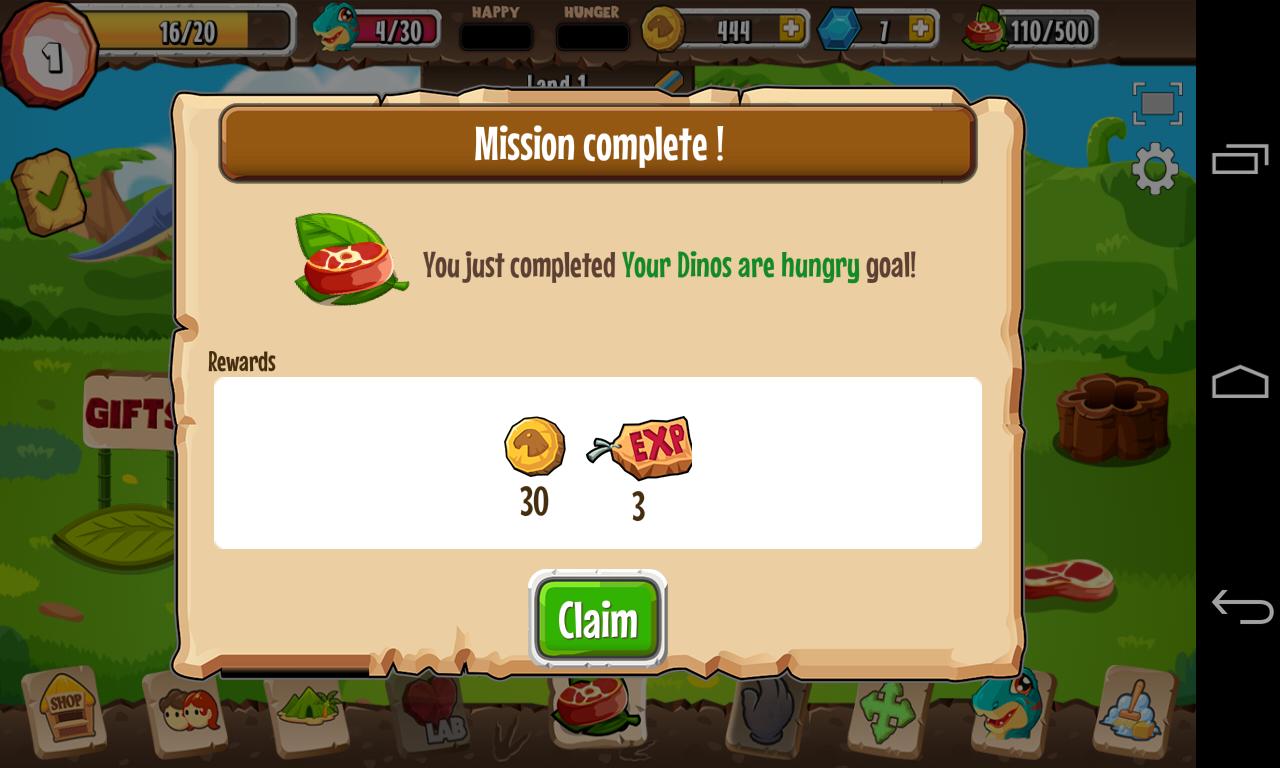Screen dimensions: 1280x768
Task: Tap the Android home button
Action: tap(1240, 382)
